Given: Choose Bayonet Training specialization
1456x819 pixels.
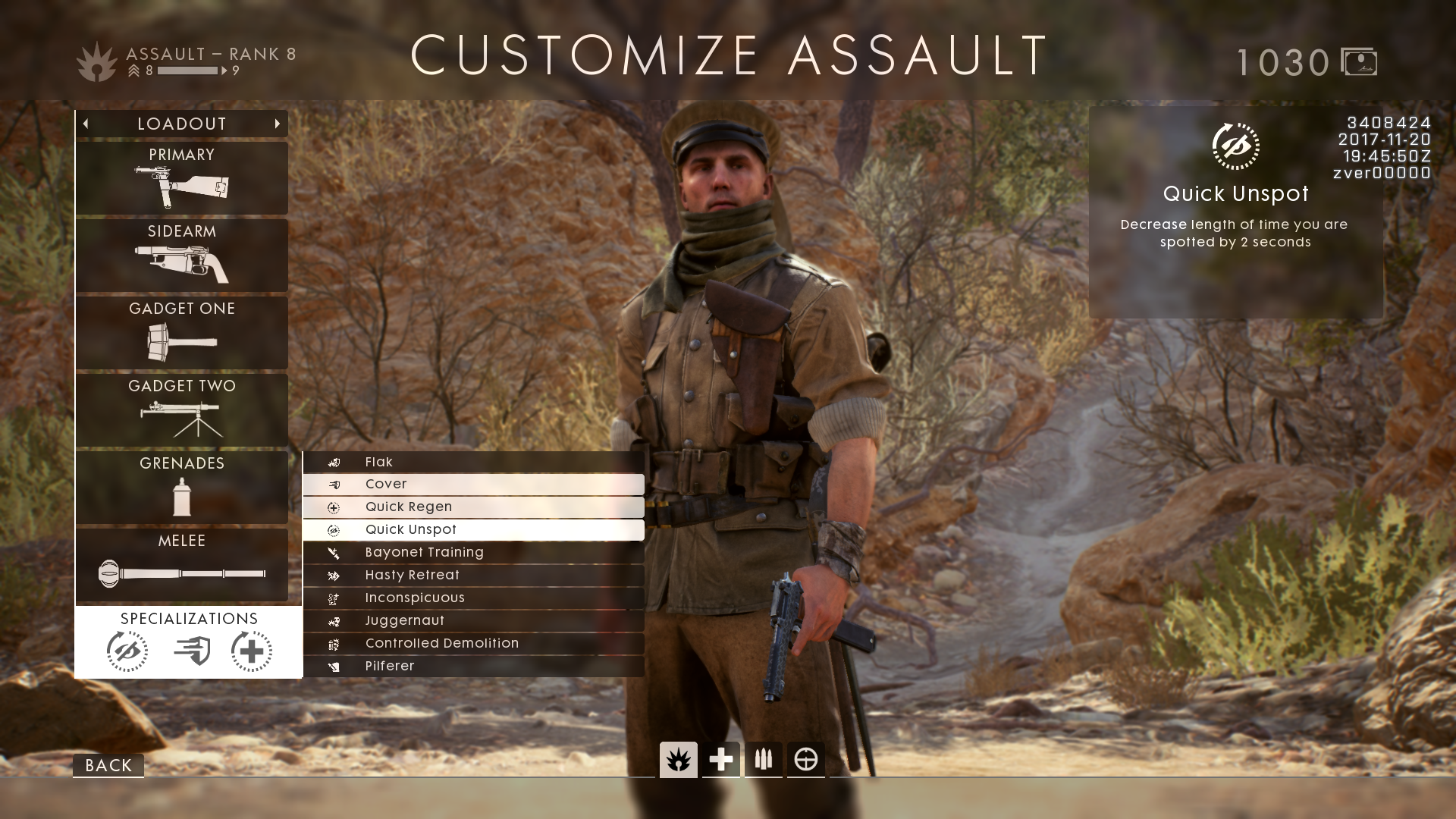Looking at the screenshot, I should [x=473, y=552].
